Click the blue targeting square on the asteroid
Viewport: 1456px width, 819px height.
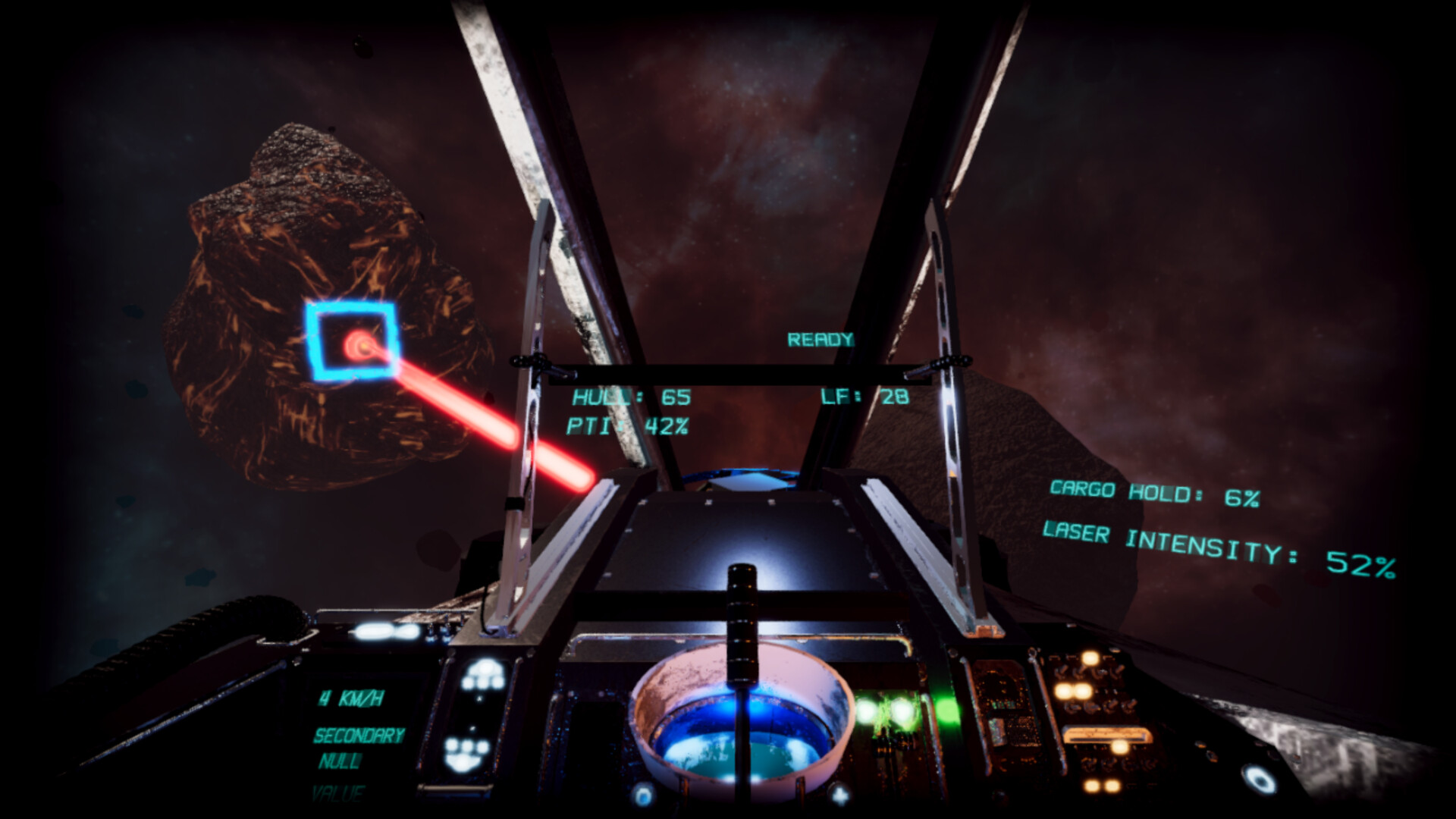(353, 341)
